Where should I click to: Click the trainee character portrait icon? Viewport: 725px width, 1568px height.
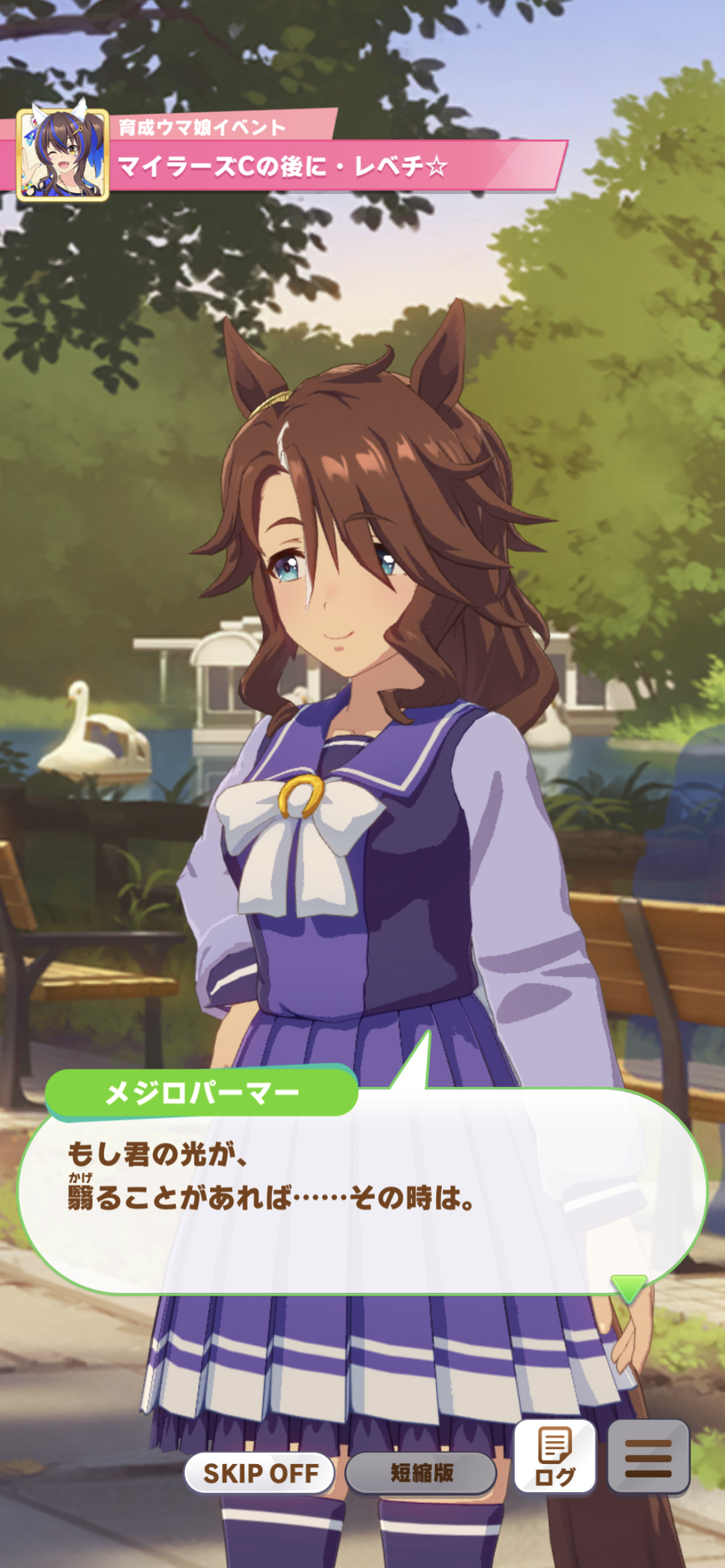pos(63,155)
